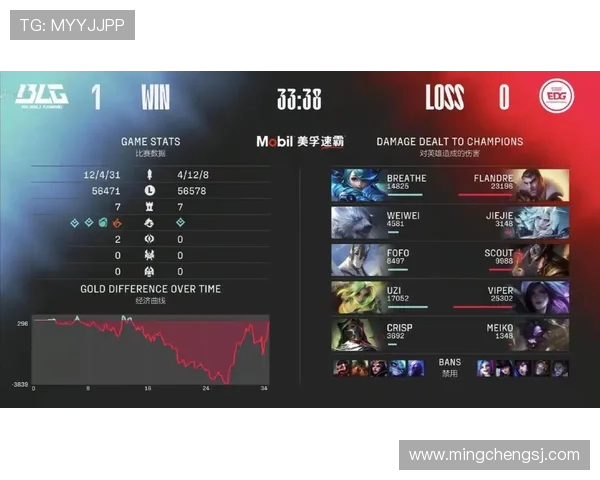Click the BLG team logo
600x480 pixels.
tap(41, 96)
